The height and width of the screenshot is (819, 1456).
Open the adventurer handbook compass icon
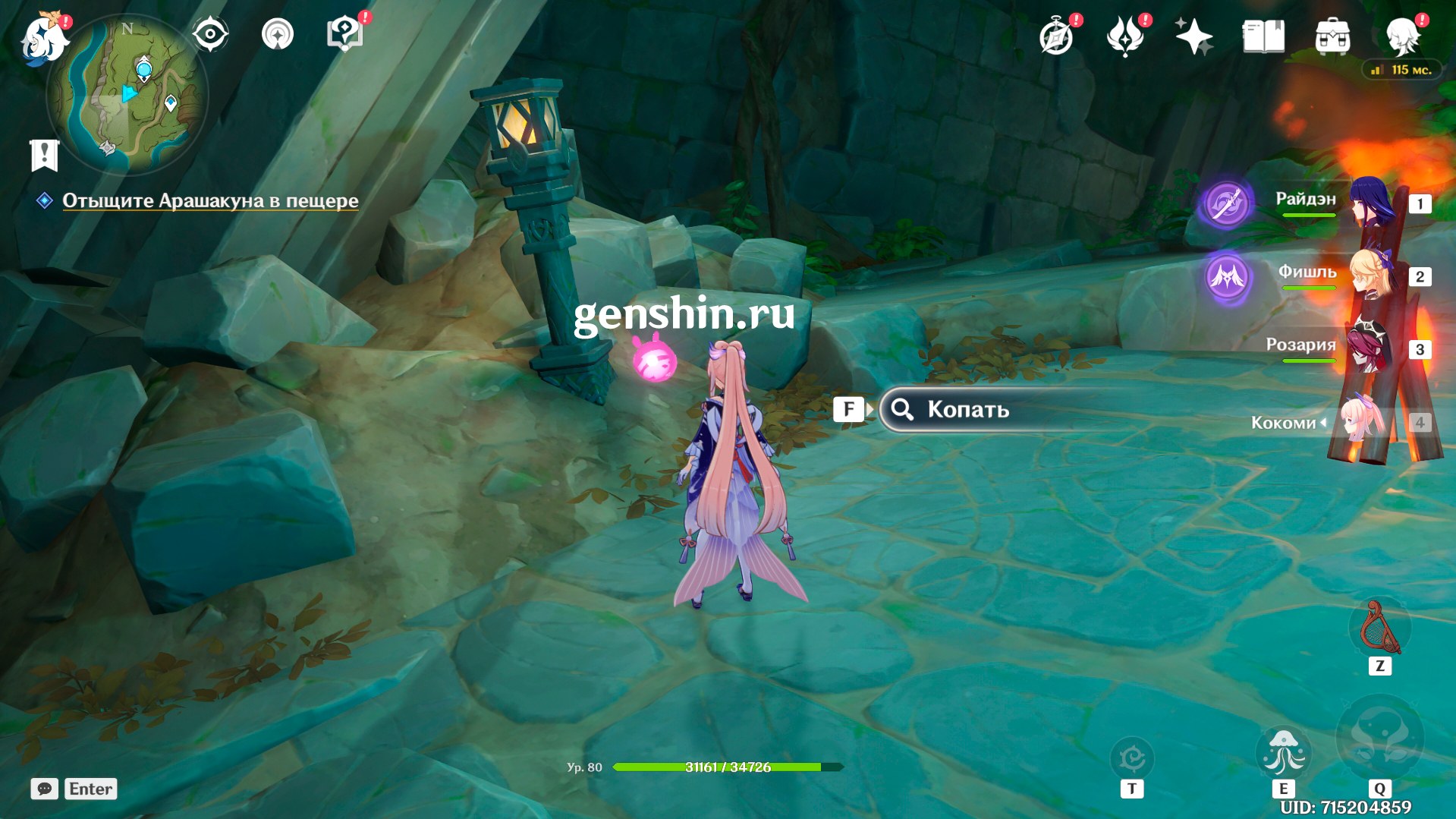coord(1056,36)
